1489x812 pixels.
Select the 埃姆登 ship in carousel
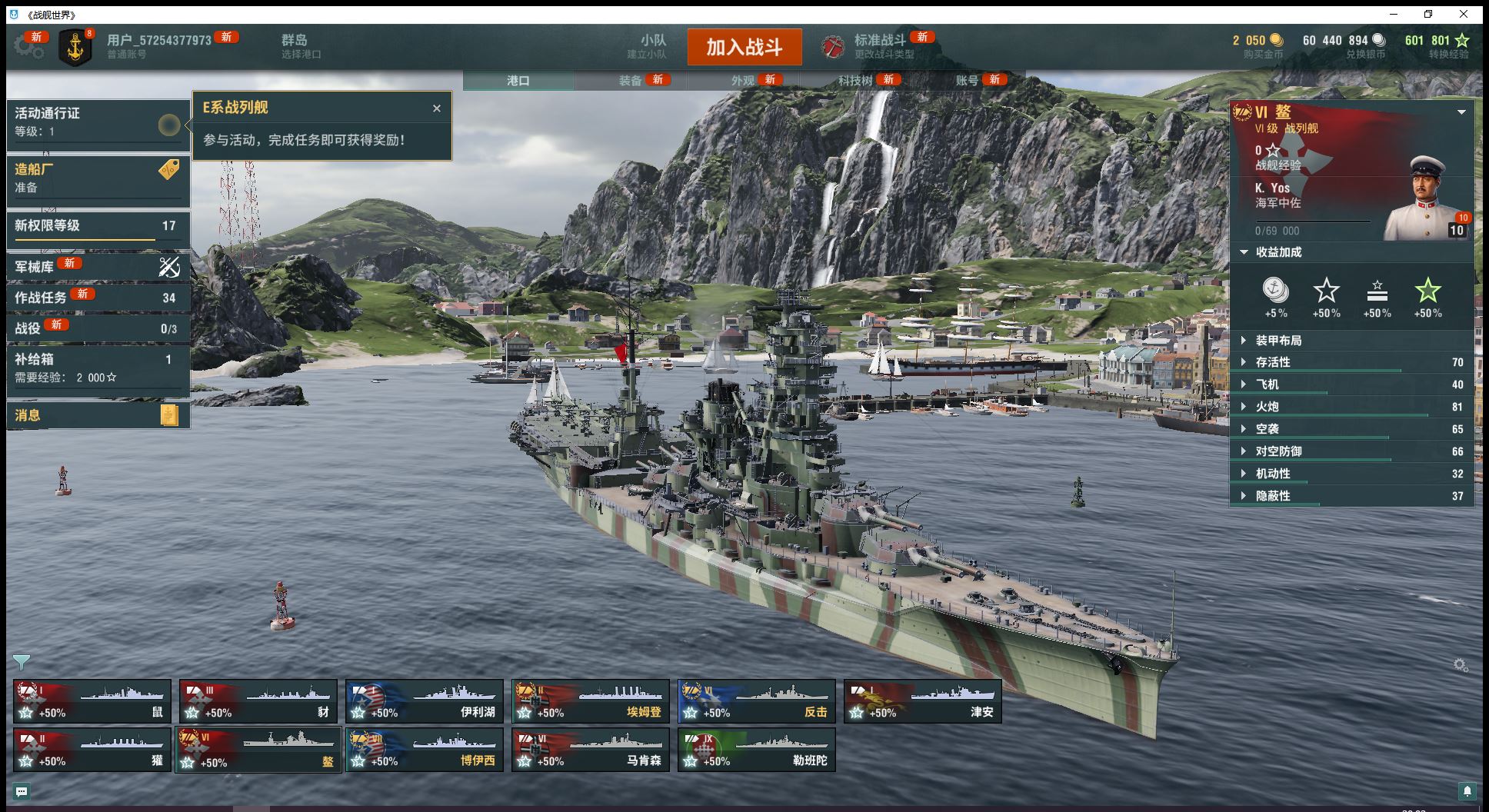(591, 701)
